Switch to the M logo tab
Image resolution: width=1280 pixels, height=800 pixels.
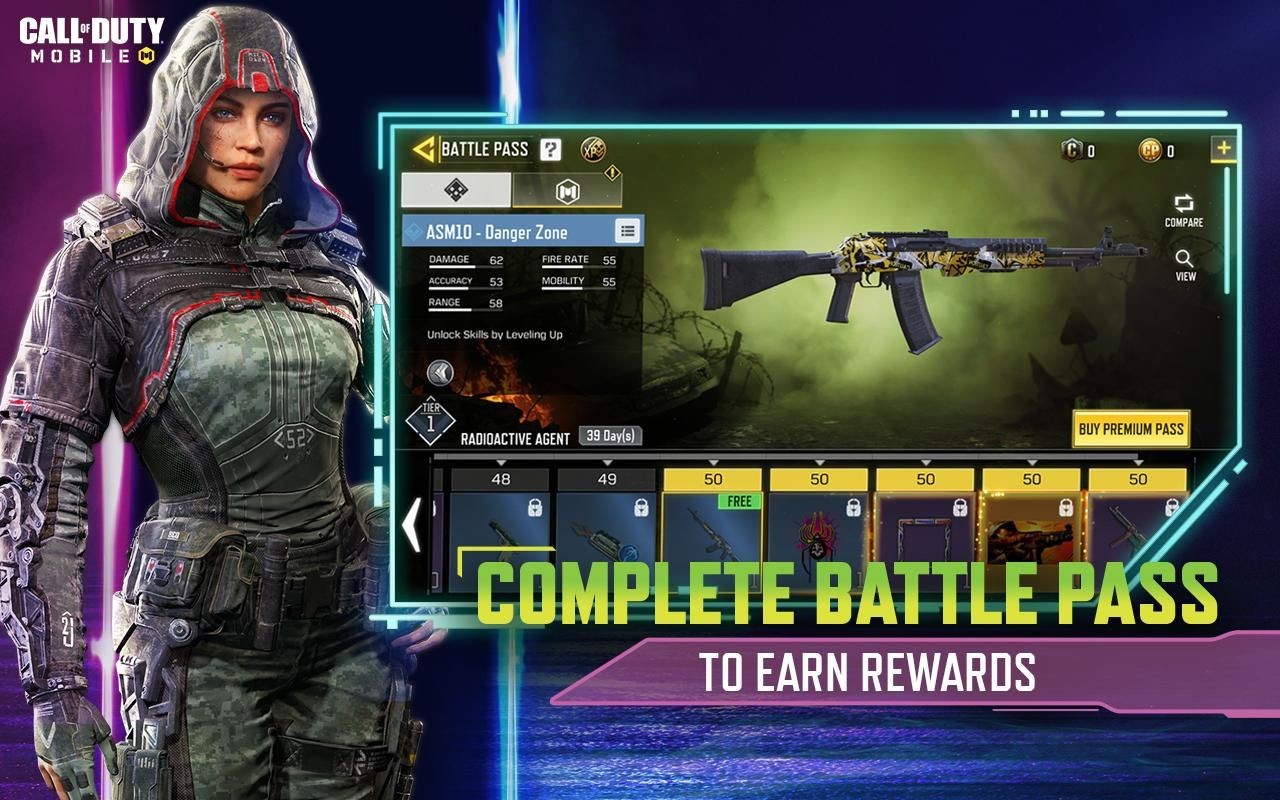pos(567,190)
